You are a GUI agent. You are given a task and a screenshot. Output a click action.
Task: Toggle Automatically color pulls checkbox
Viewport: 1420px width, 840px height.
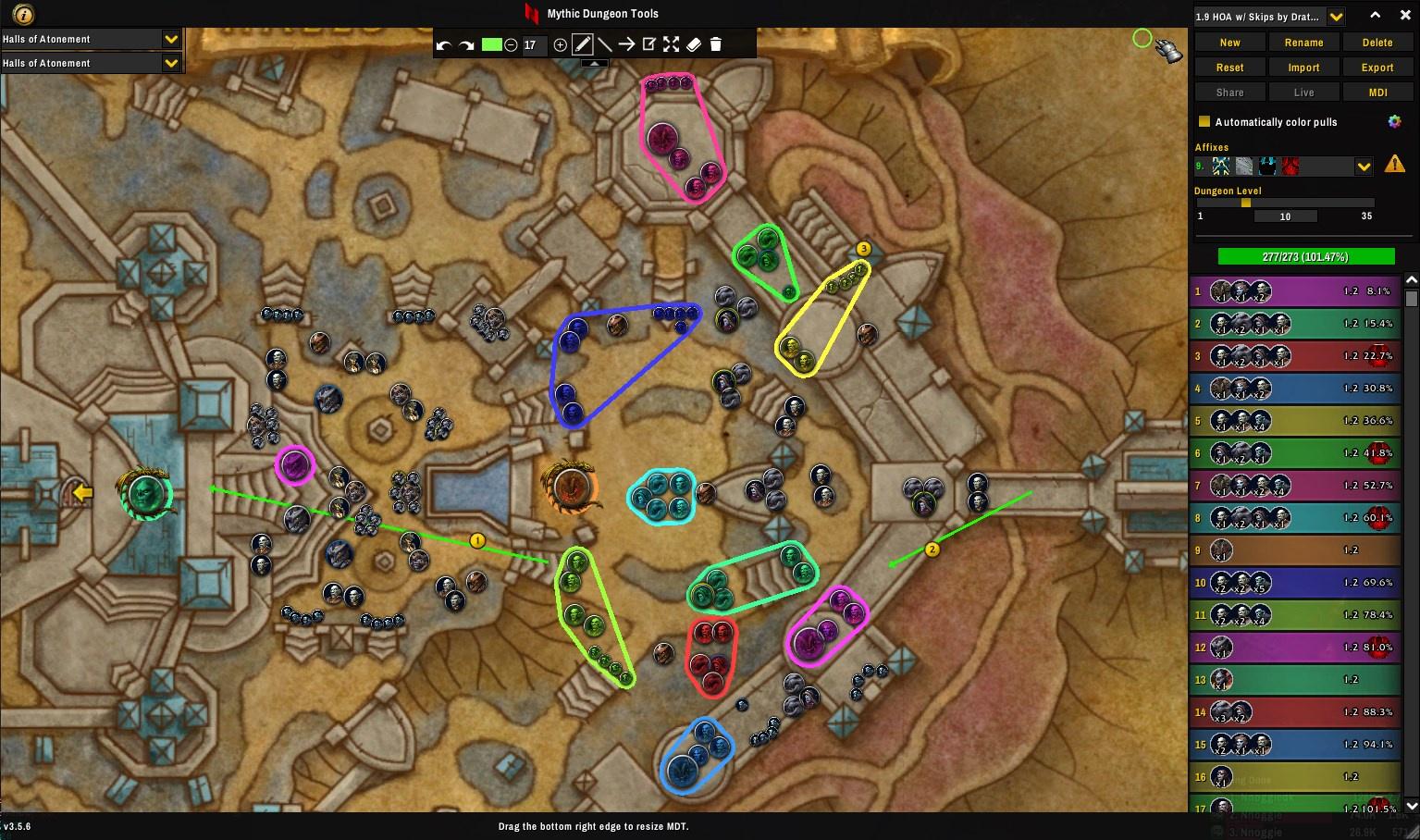[x=1204, y=122]
